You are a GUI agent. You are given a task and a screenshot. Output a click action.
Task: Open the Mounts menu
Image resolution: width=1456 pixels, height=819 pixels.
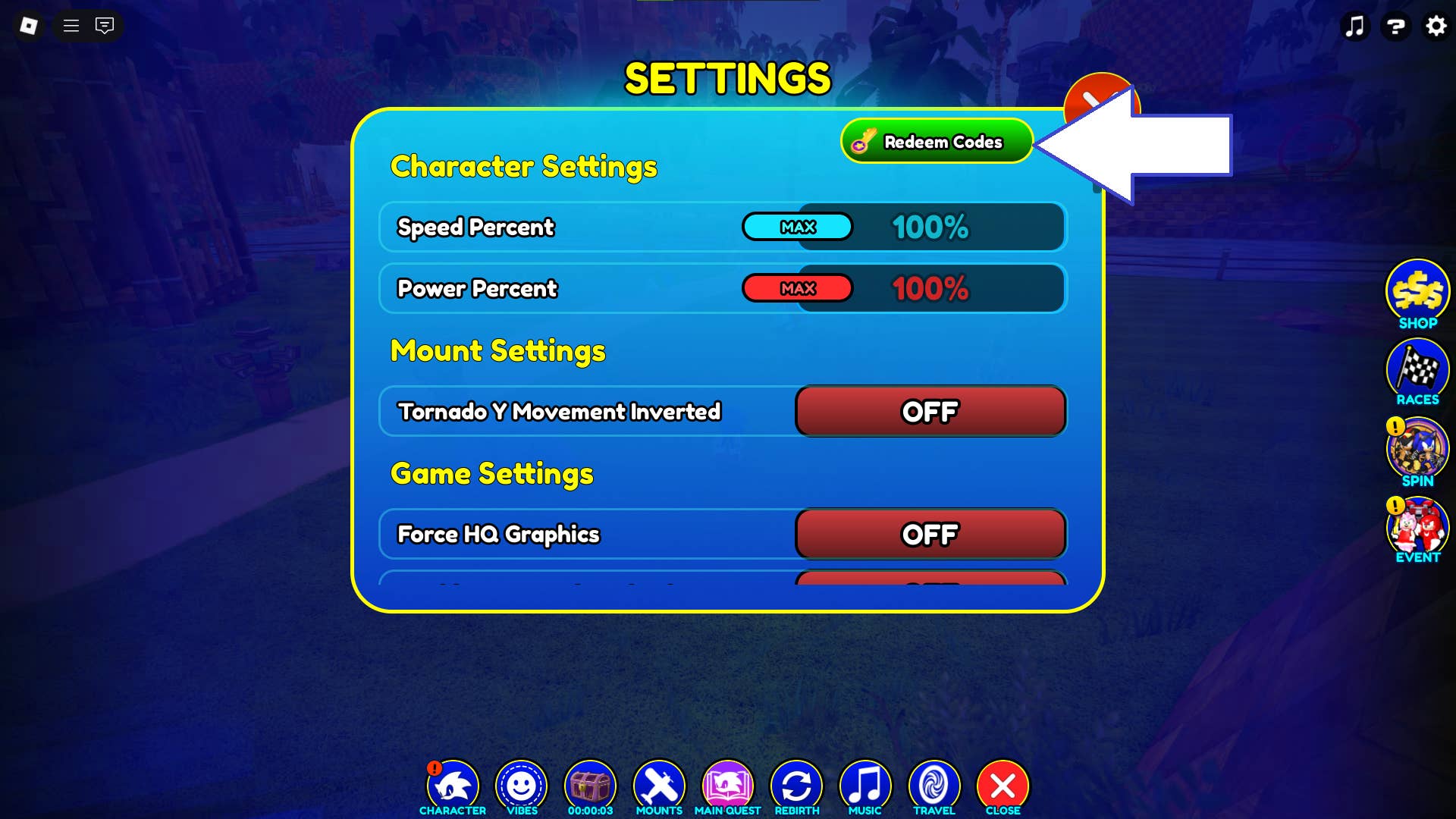point(659,783)
